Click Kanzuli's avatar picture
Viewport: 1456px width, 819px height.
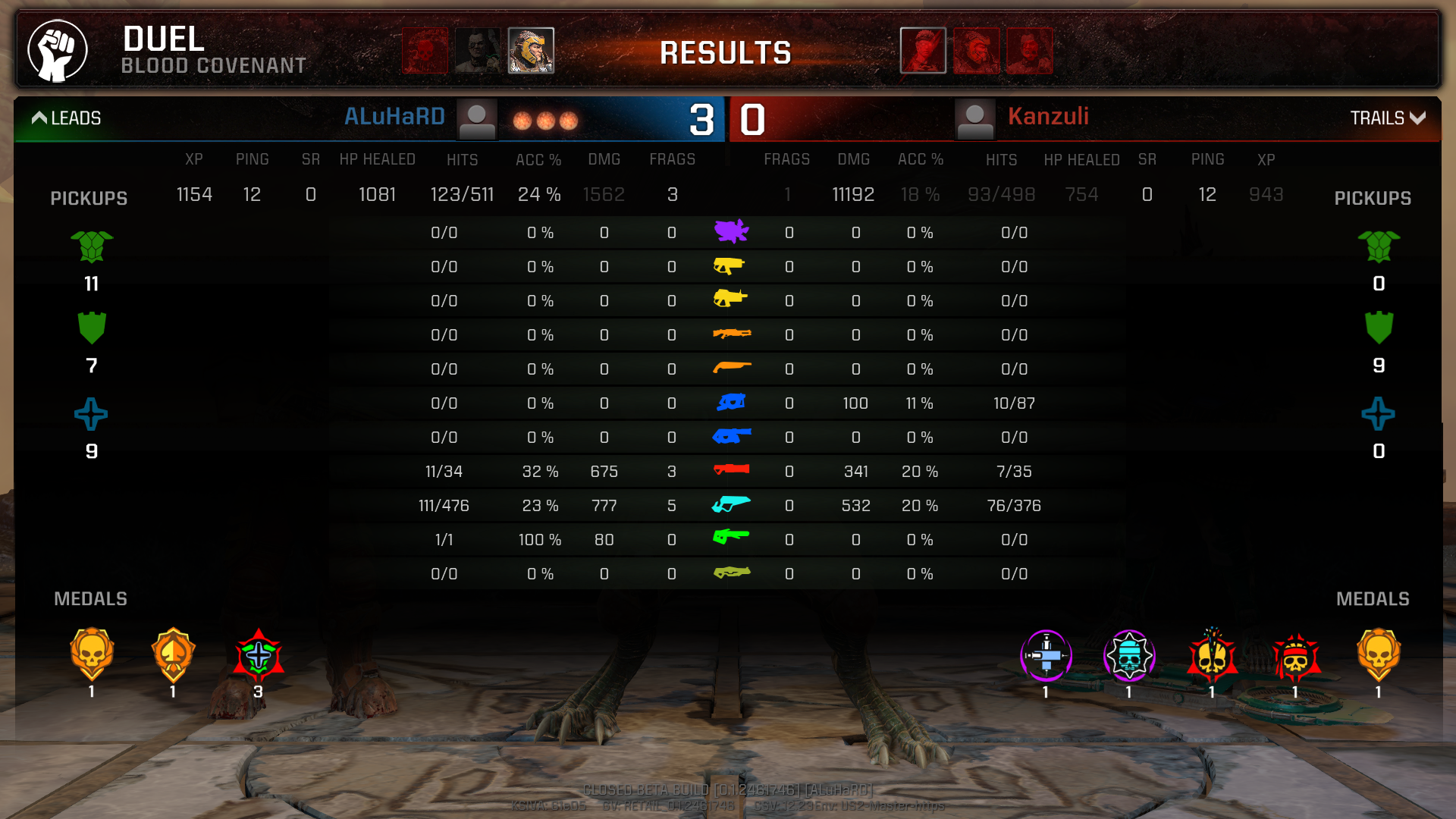[x=975, y=120]
